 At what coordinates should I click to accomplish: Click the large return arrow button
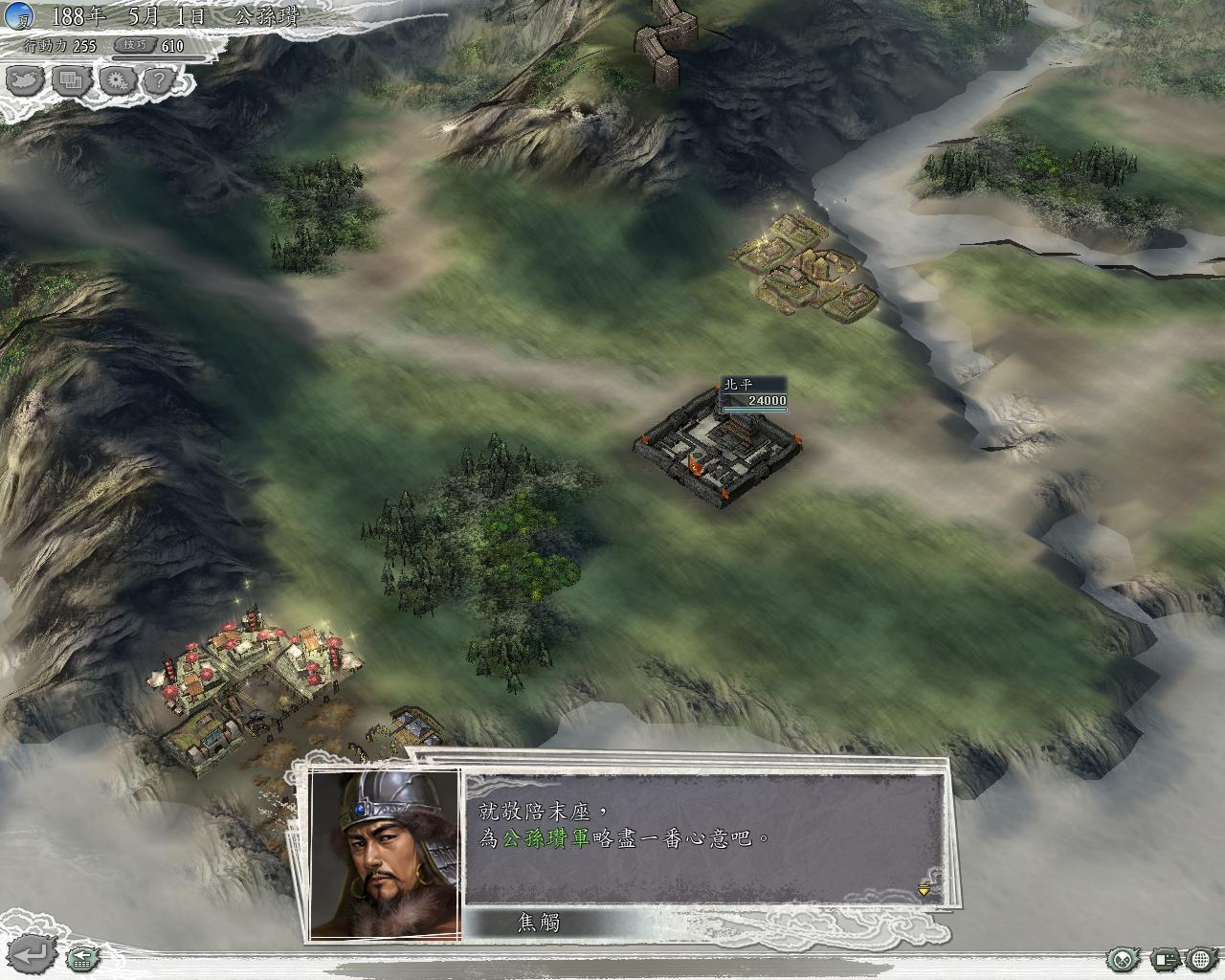(x=32, y=954)
